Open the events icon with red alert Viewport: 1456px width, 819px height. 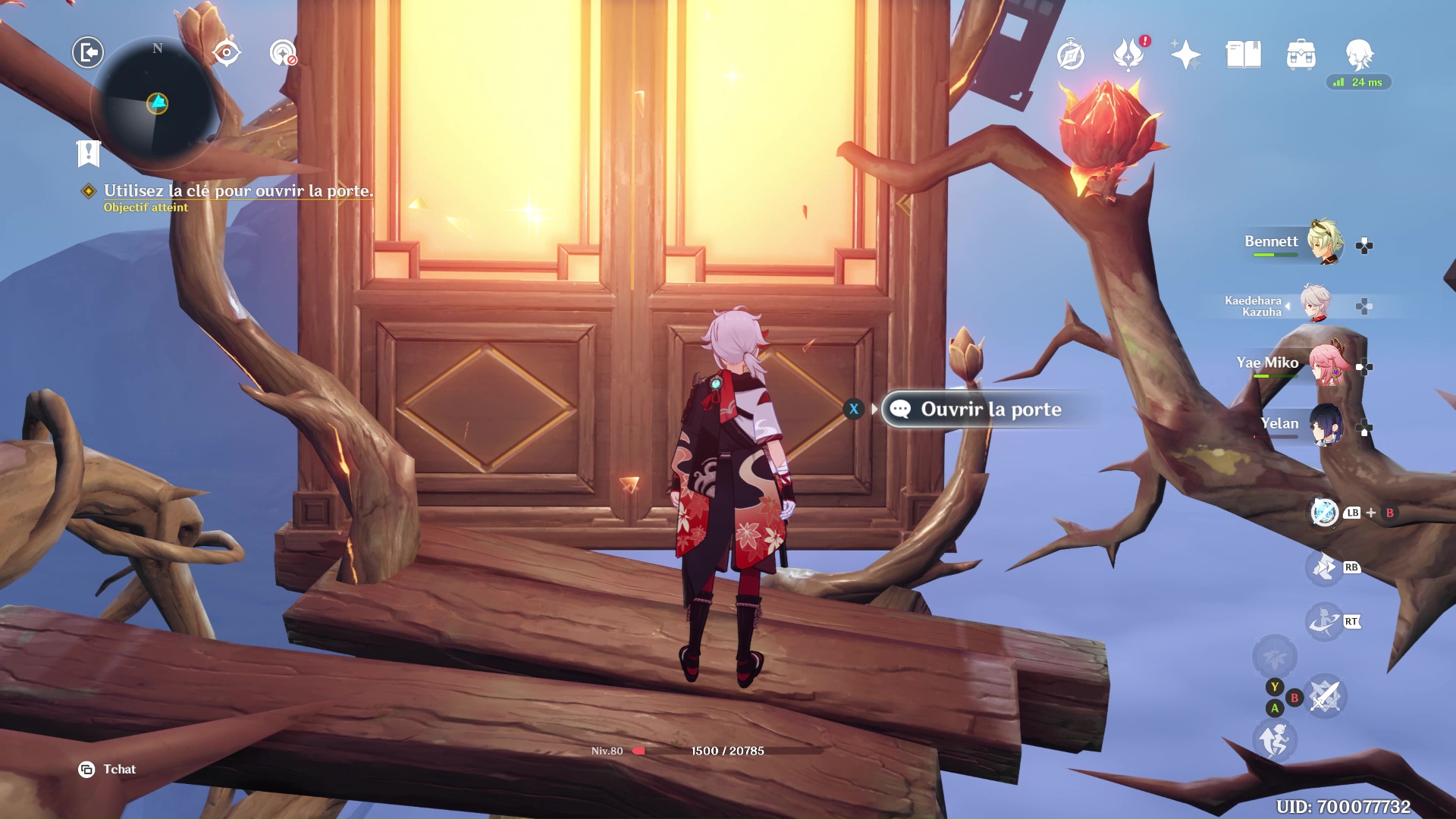(1128, 55)
